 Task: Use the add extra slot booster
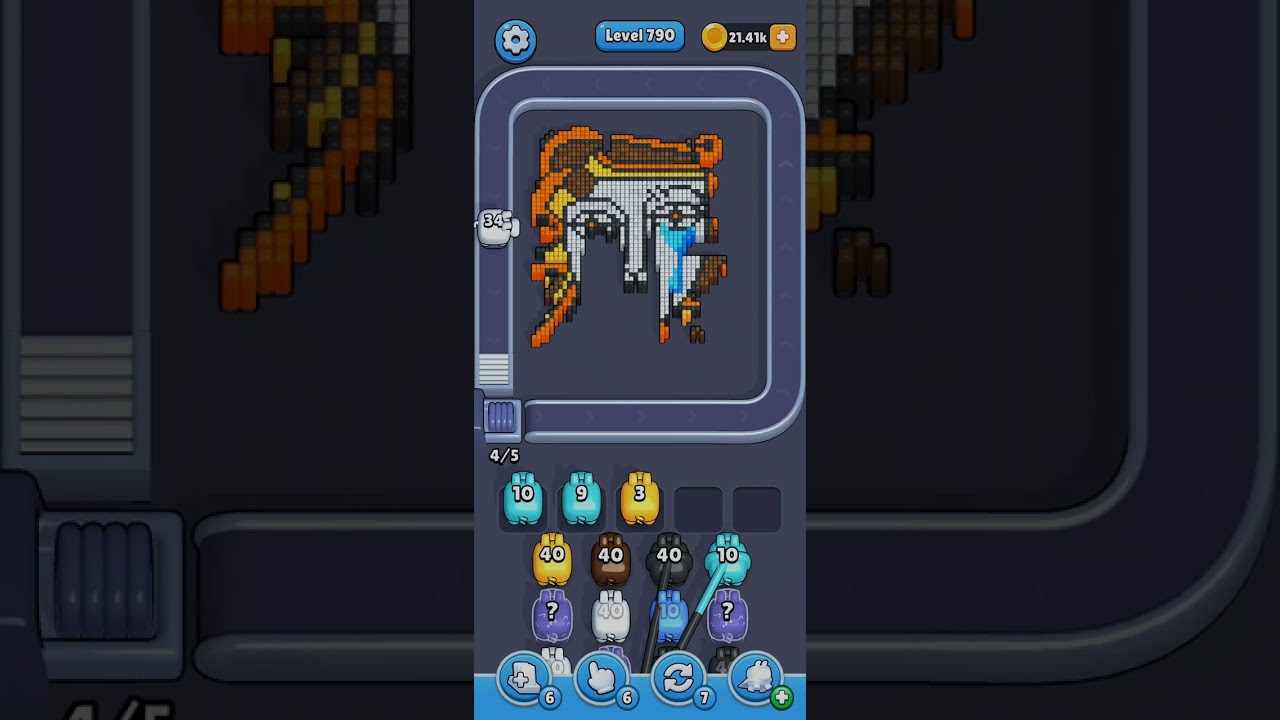point(524,680)
